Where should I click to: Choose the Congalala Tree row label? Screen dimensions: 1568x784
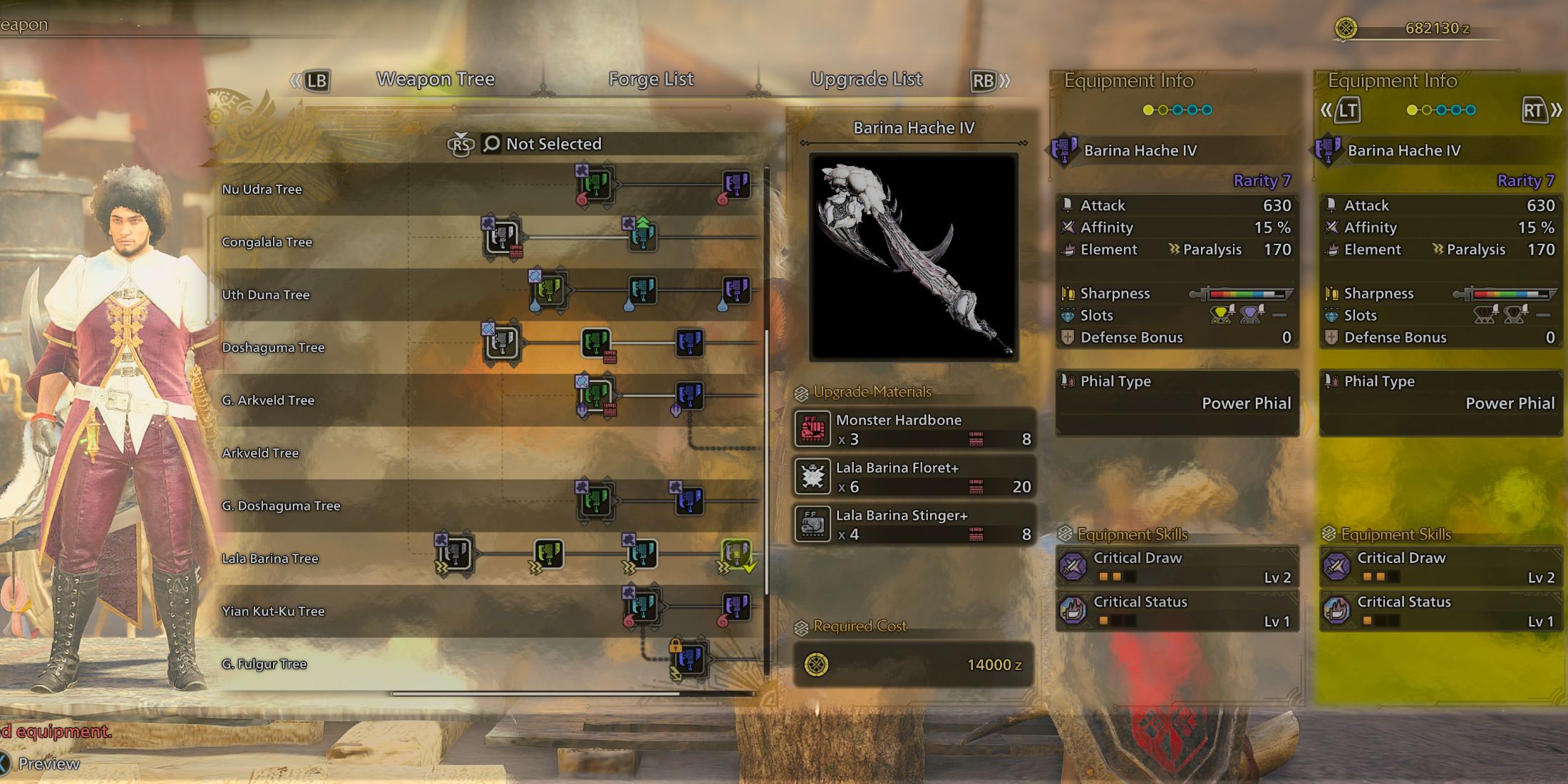(x=267, y=242)
